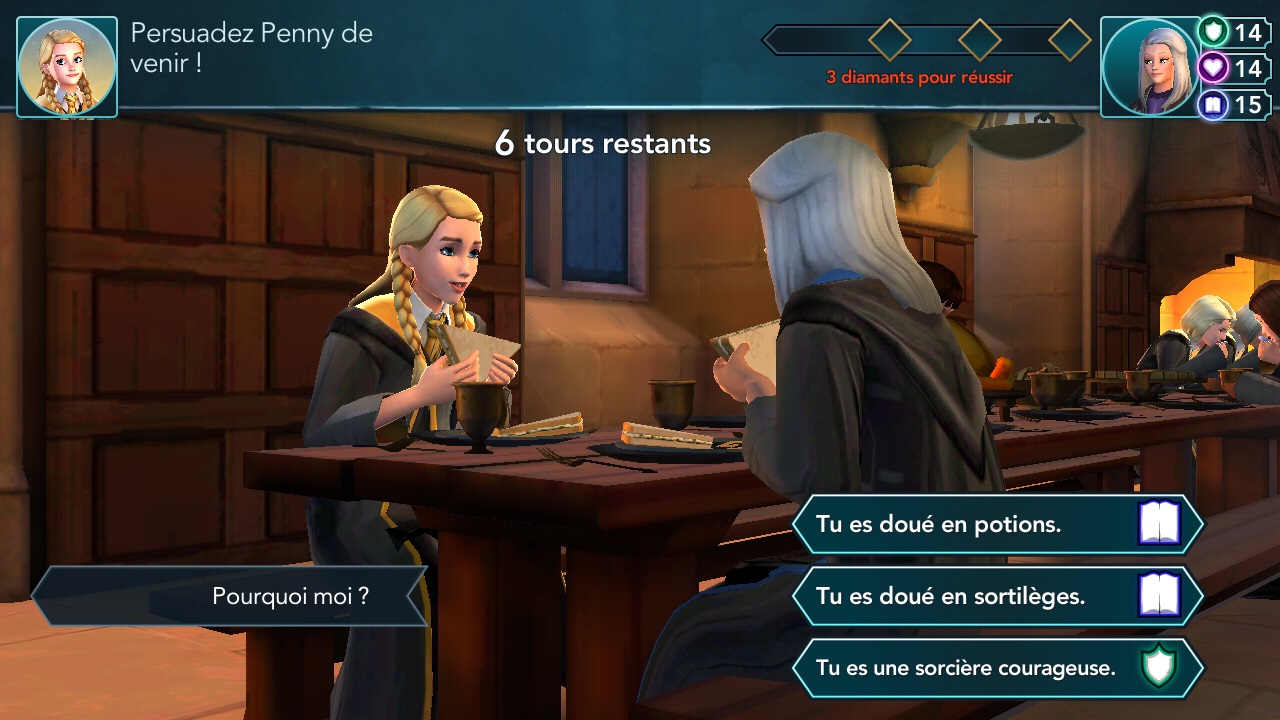The height and width of the screenshot is (720, 1280).
Task: Click the '6 tours restants' counter
Action: tap(602, 143)
